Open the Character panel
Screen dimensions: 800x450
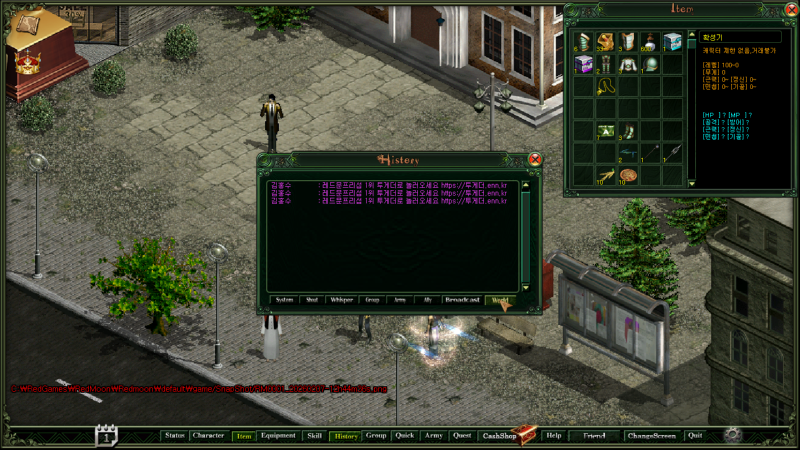(209, 436)
